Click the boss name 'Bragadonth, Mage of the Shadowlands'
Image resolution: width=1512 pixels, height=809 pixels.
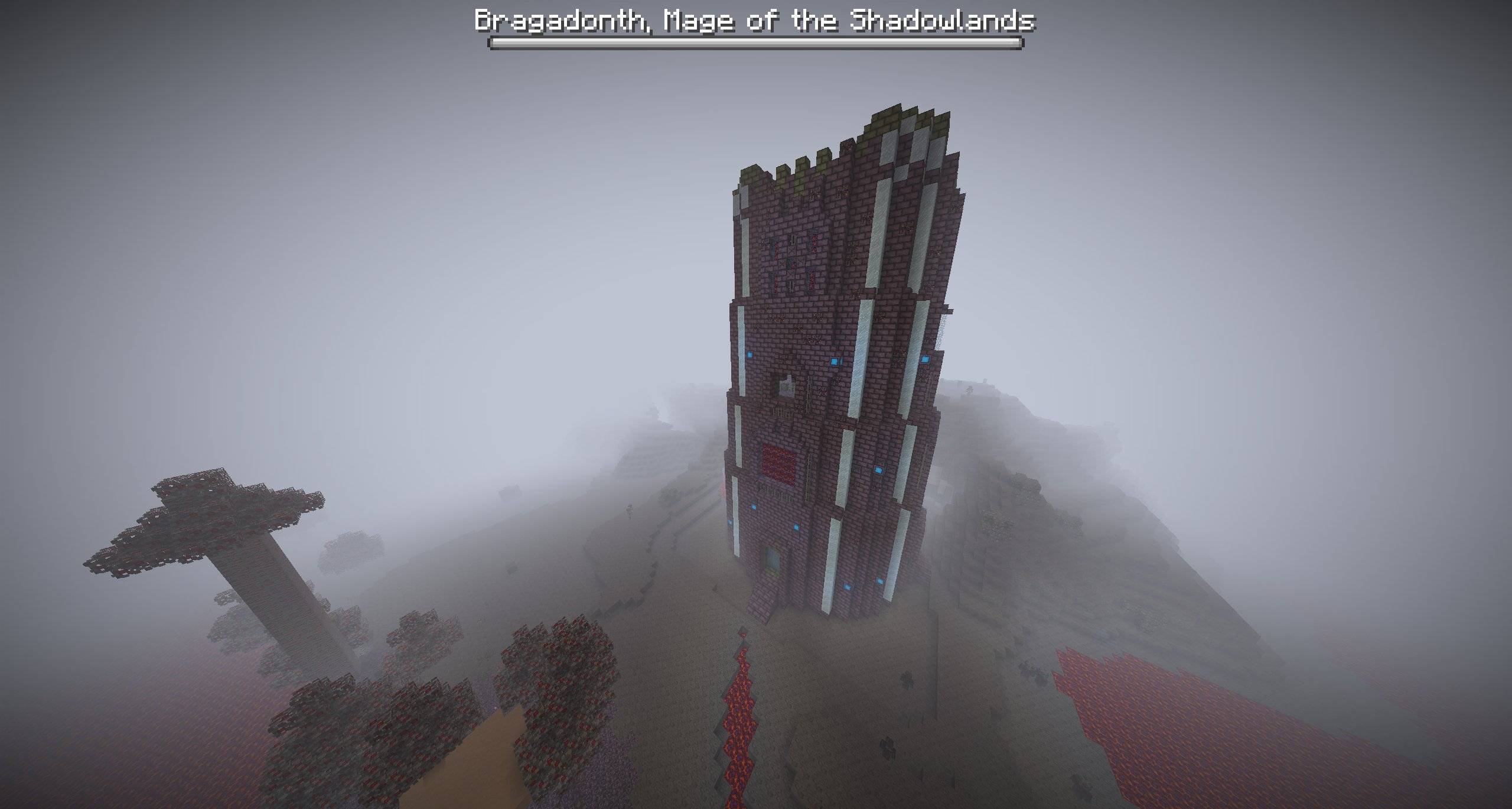[x=756, y=22]
